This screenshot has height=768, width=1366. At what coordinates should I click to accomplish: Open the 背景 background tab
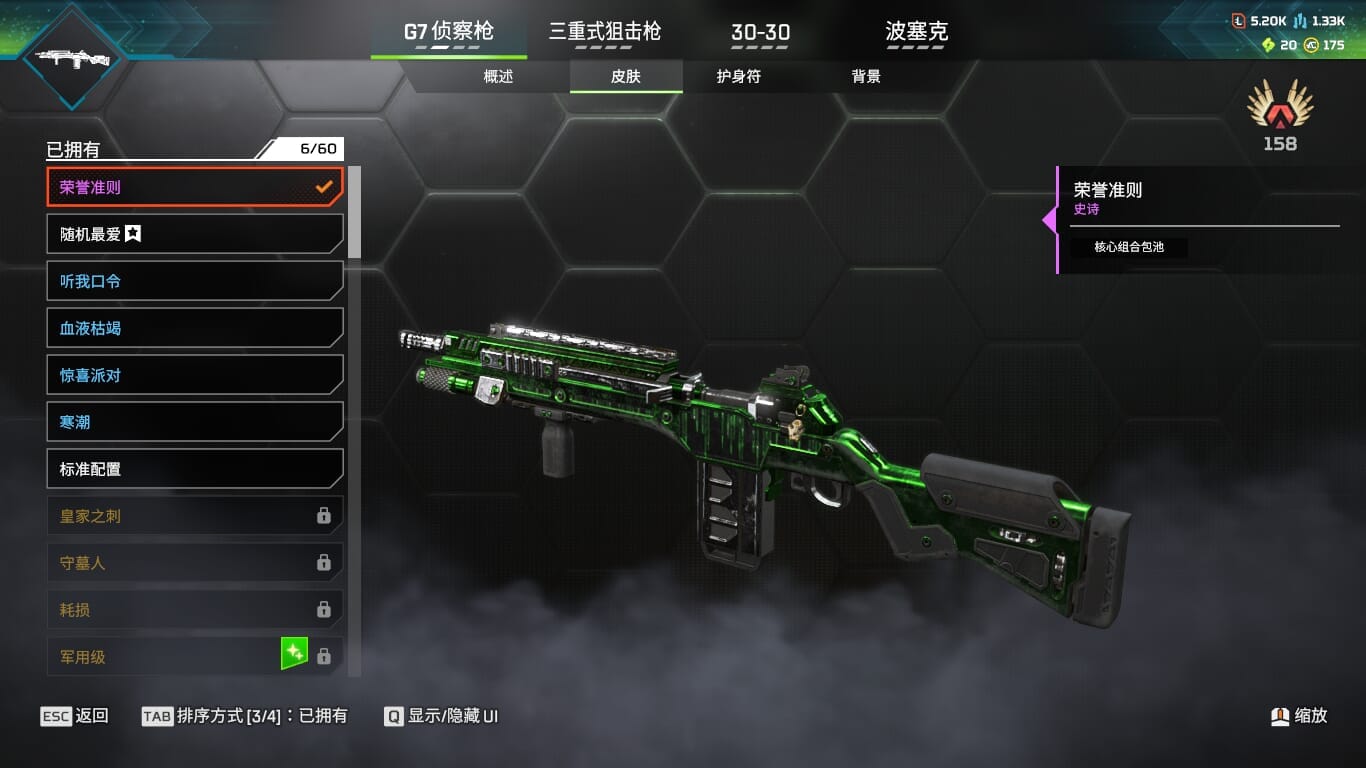866,76
